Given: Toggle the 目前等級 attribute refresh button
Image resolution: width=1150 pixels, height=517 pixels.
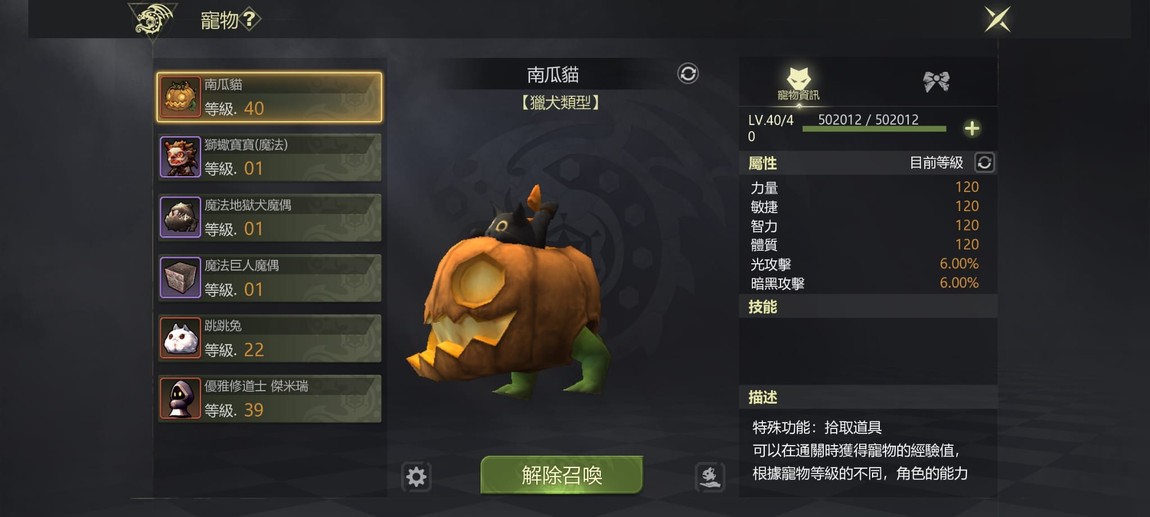Looking at the screenshot, I should (x=984, y=163).
